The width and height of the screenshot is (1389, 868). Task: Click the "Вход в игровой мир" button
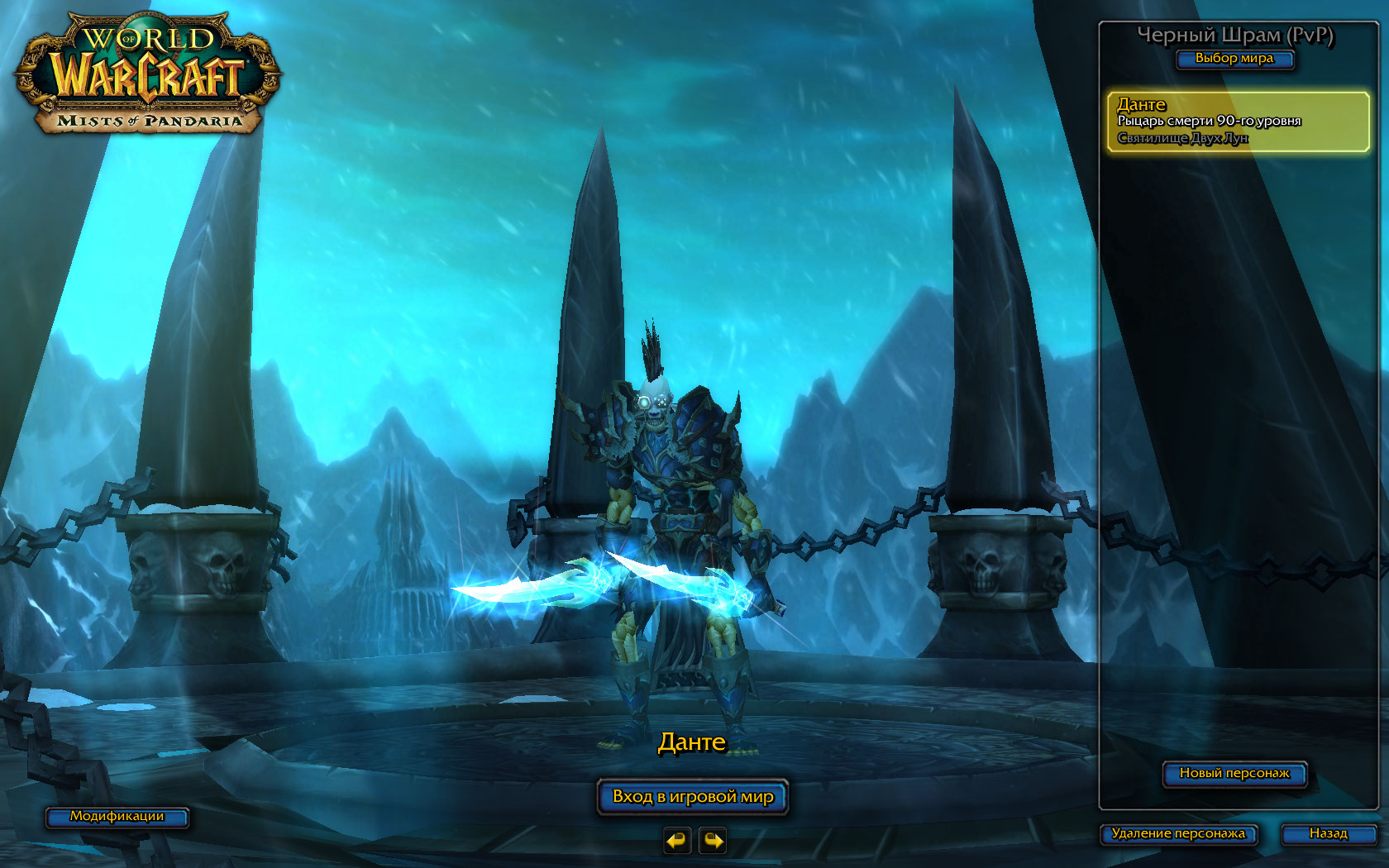point(693,797)
